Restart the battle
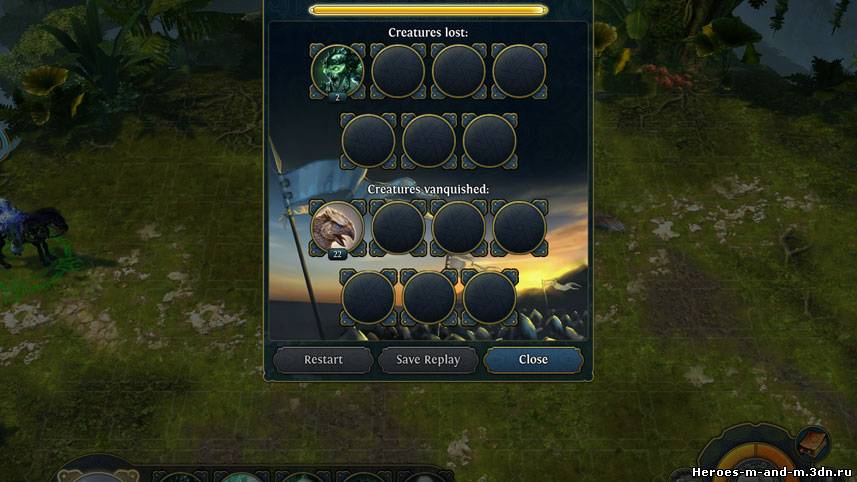The image size is (857, 482). pyautogui.click(x=323, y=360)
